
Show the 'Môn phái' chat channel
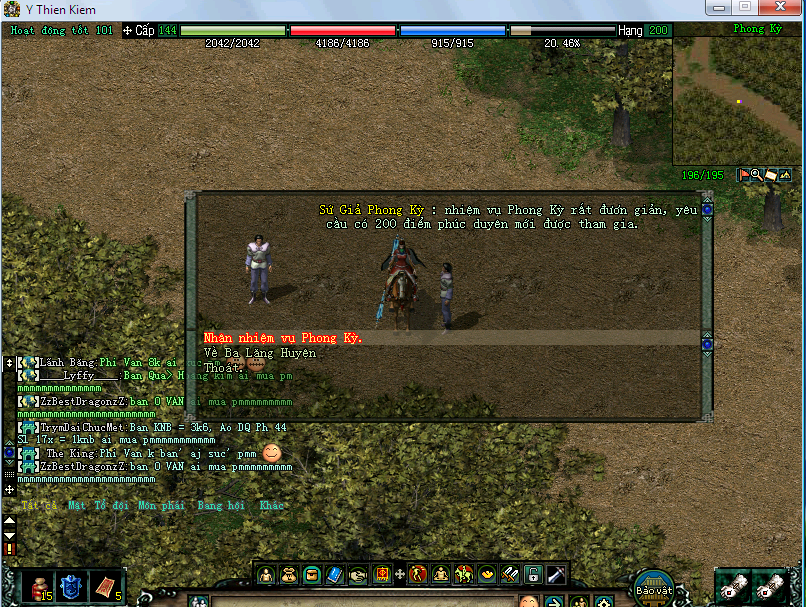[x=161, y=506]
